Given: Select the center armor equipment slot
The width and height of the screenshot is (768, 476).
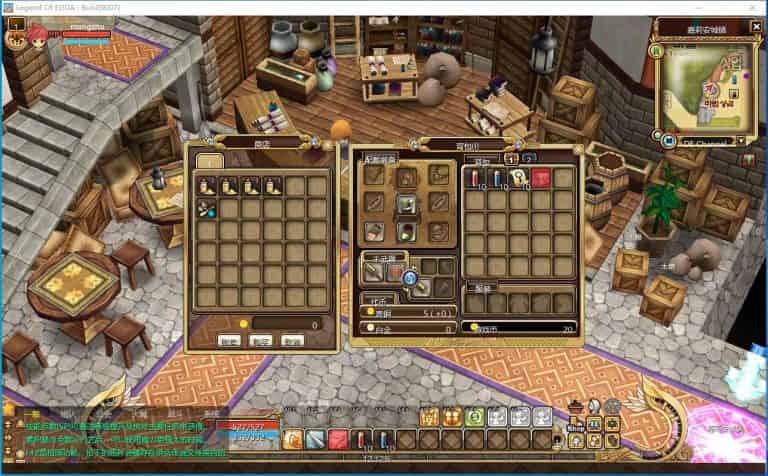Looking at the screenshot, I should tap(407, 203).
